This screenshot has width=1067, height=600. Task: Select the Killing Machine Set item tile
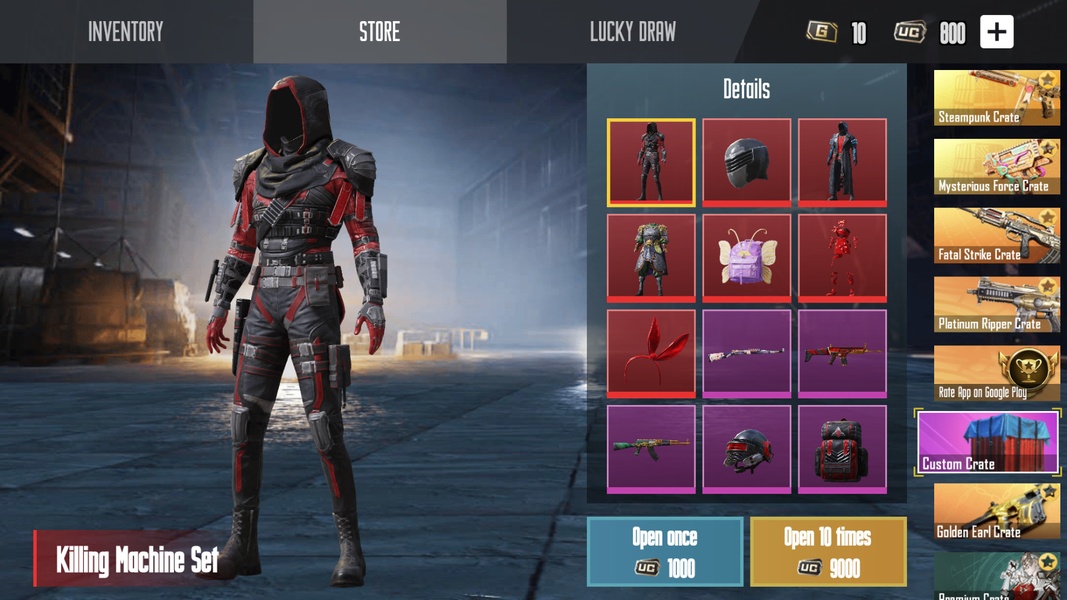(651, 162)
